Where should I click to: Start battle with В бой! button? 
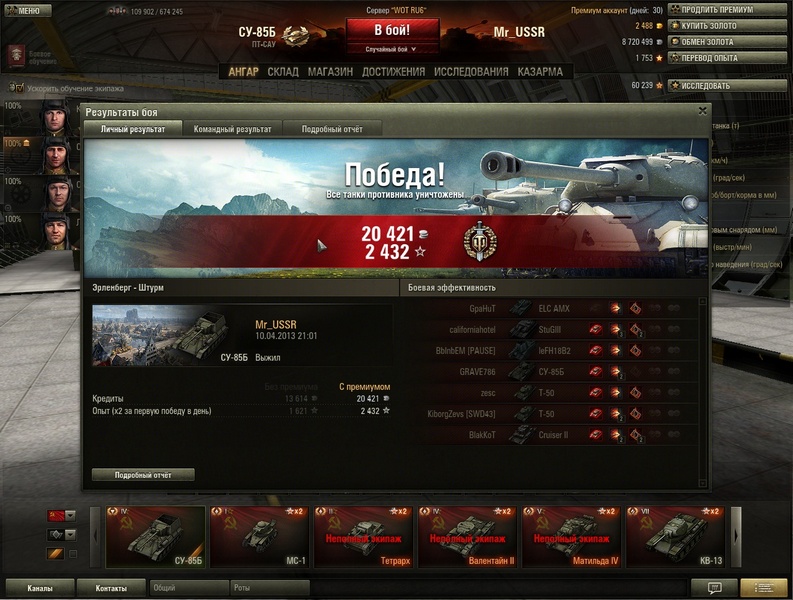point(392,29)
